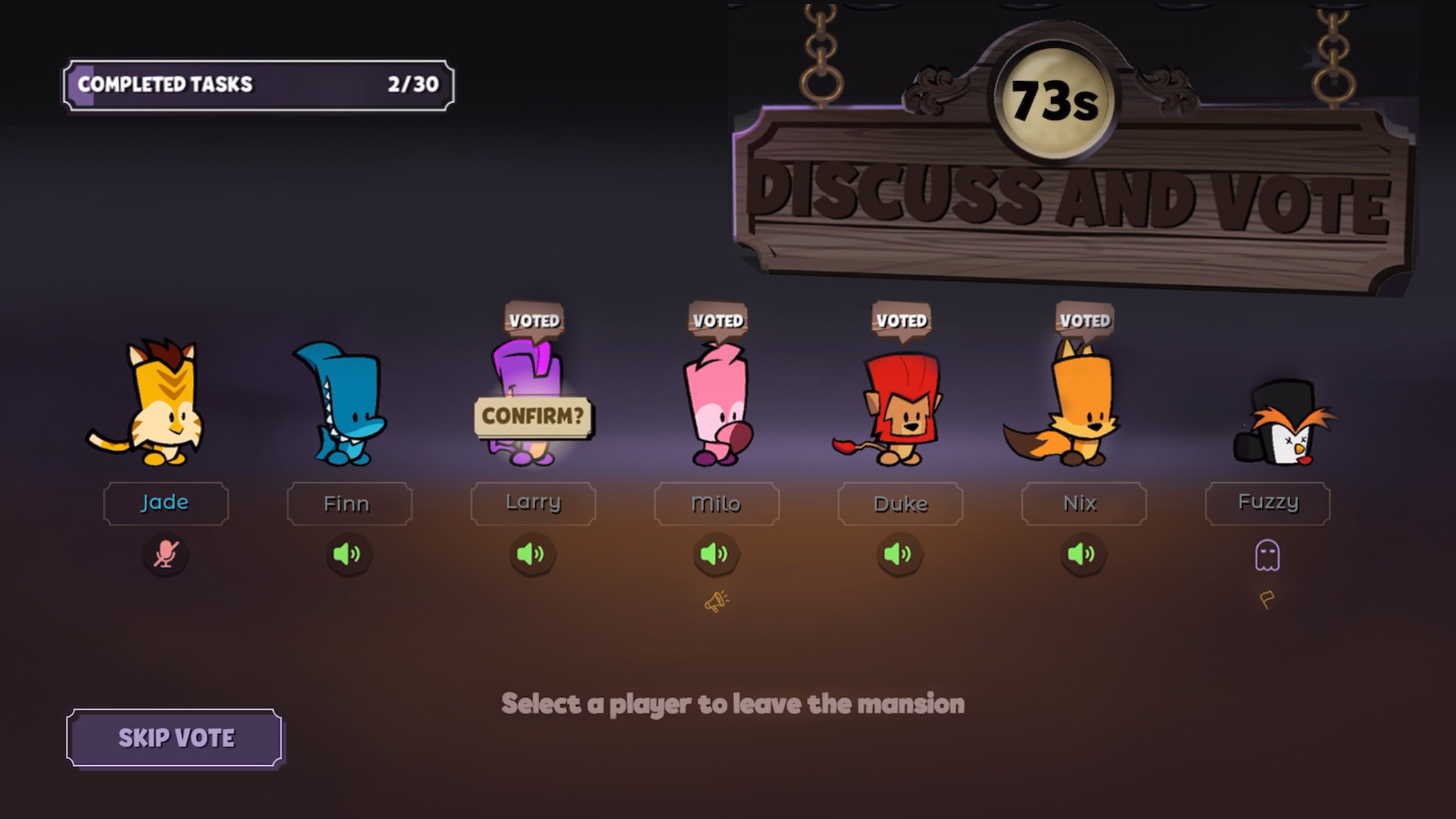Click Jade's pink muted microphone icon
Viewport: 1456px width, 819px height.
(x=165, y=554)
